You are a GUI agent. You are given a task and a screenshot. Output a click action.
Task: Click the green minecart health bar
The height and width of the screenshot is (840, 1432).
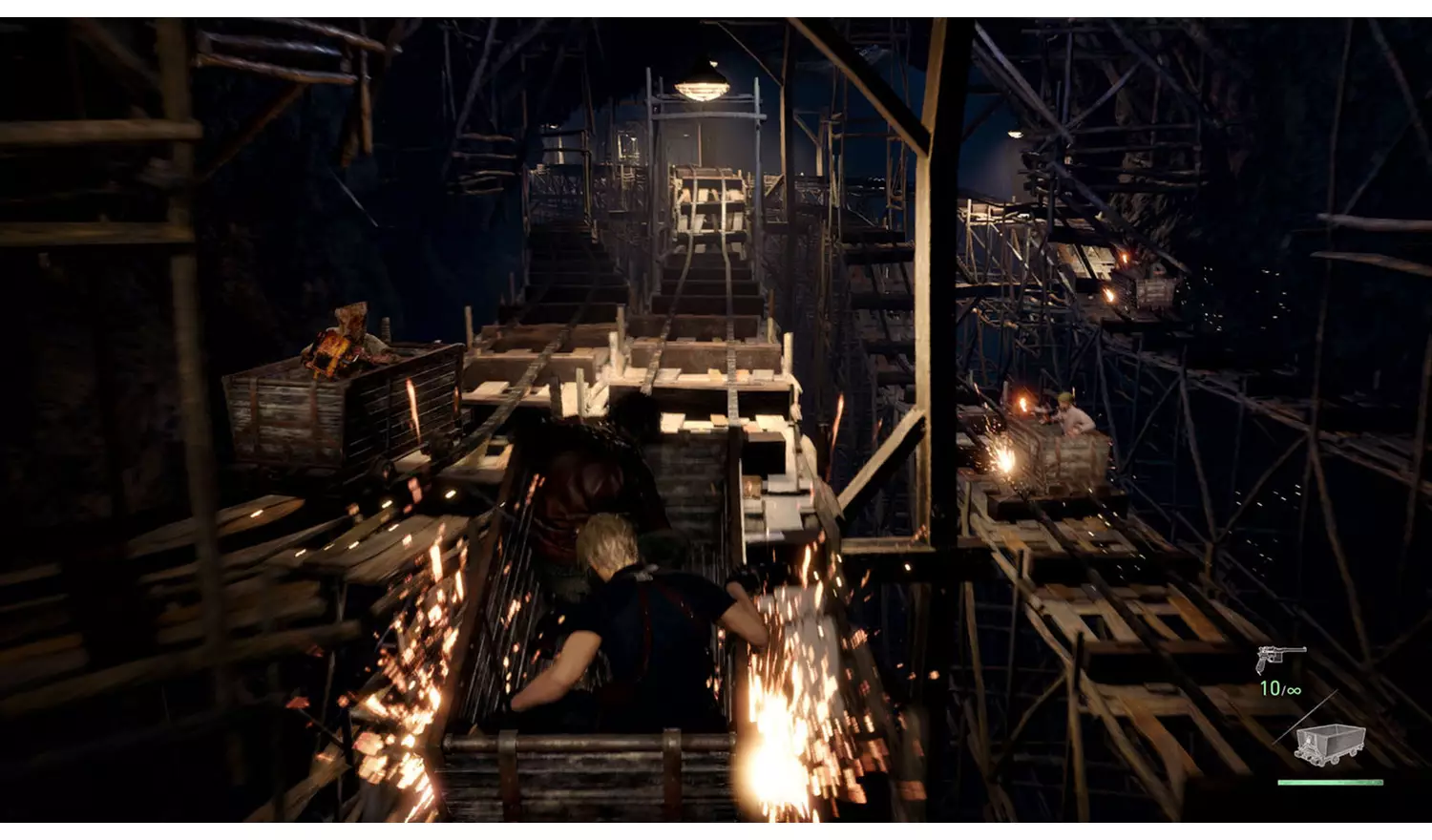[x=1332, y=783]
